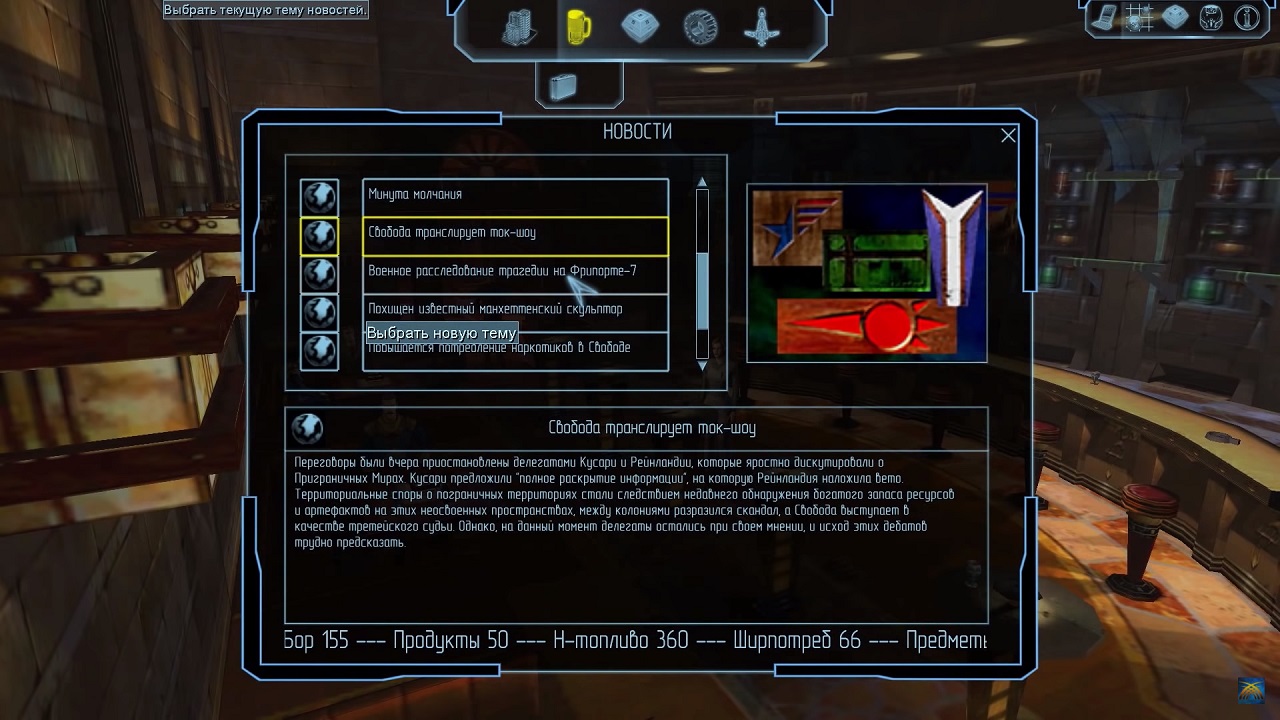This screenshot has width=1280, height=720.
Task: Click the circled information icon
Action: [1247, 18]
